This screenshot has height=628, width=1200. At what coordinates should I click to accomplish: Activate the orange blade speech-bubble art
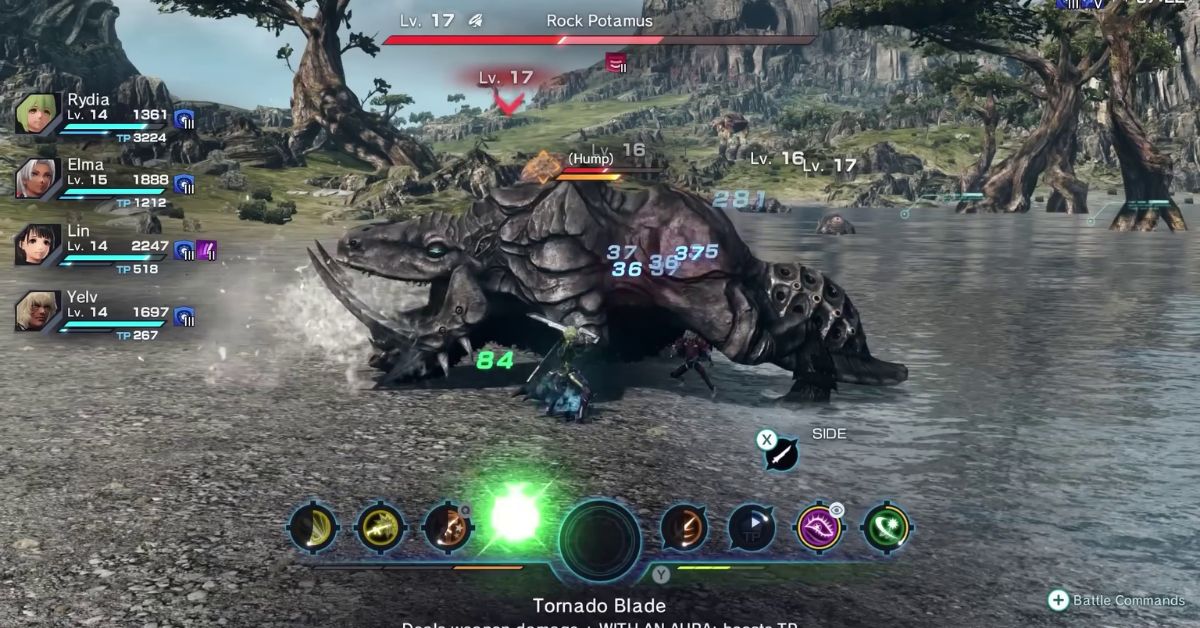684,527
